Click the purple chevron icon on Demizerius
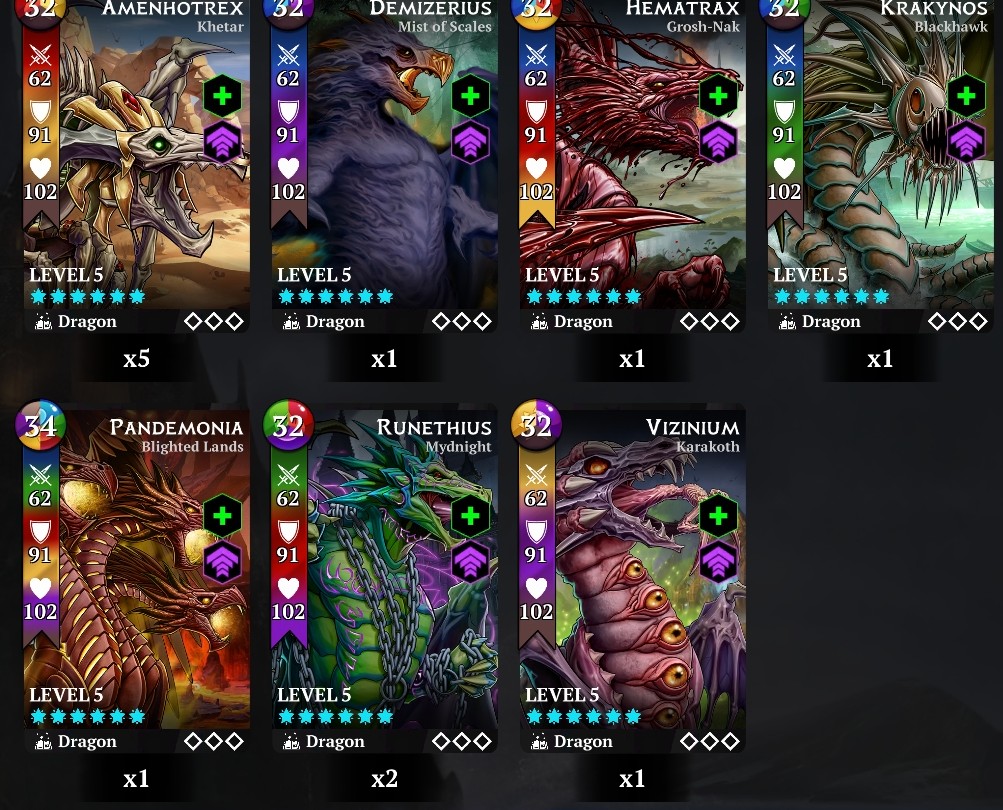Screen dimensions: 1003x810 click(x=470, y=143)
